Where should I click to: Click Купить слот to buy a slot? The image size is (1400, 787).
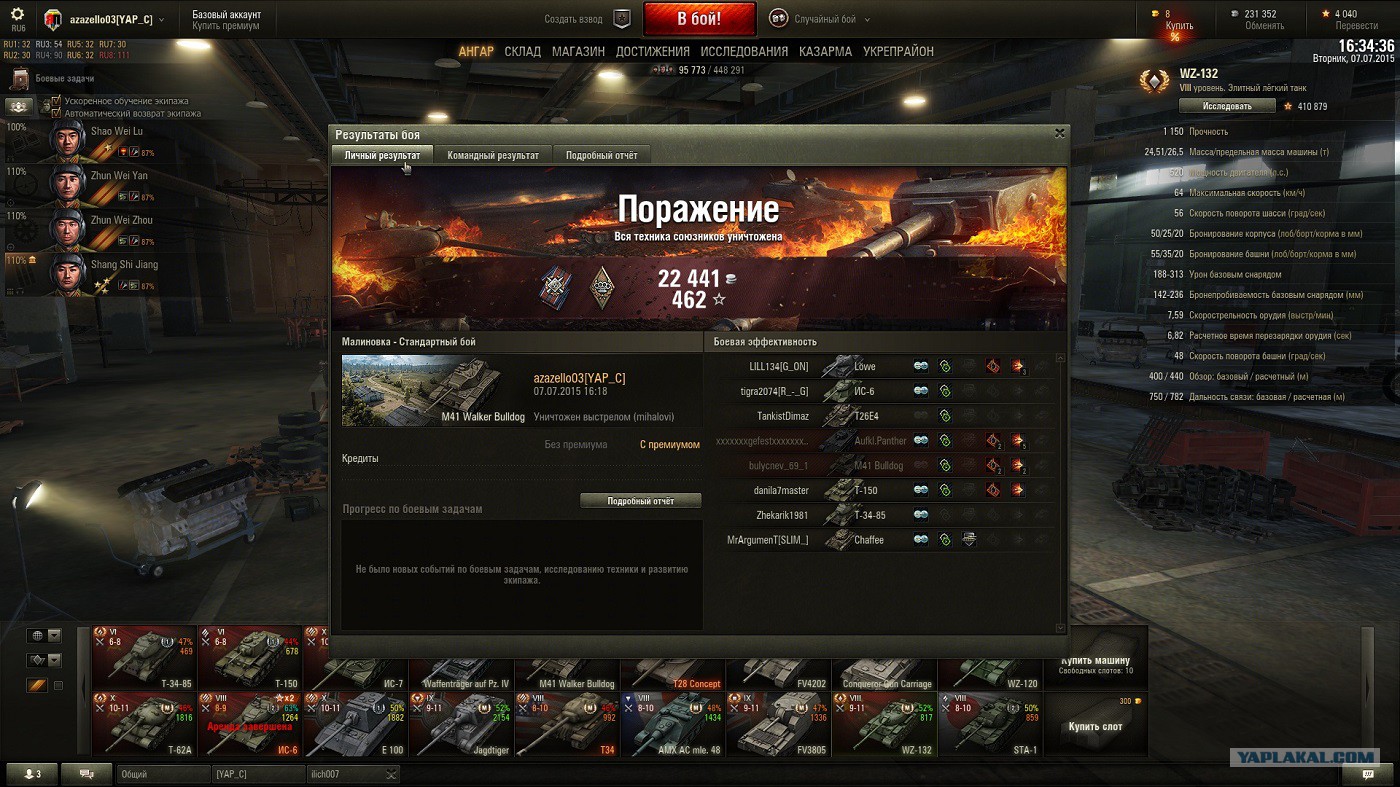(x=1095, y=726)
